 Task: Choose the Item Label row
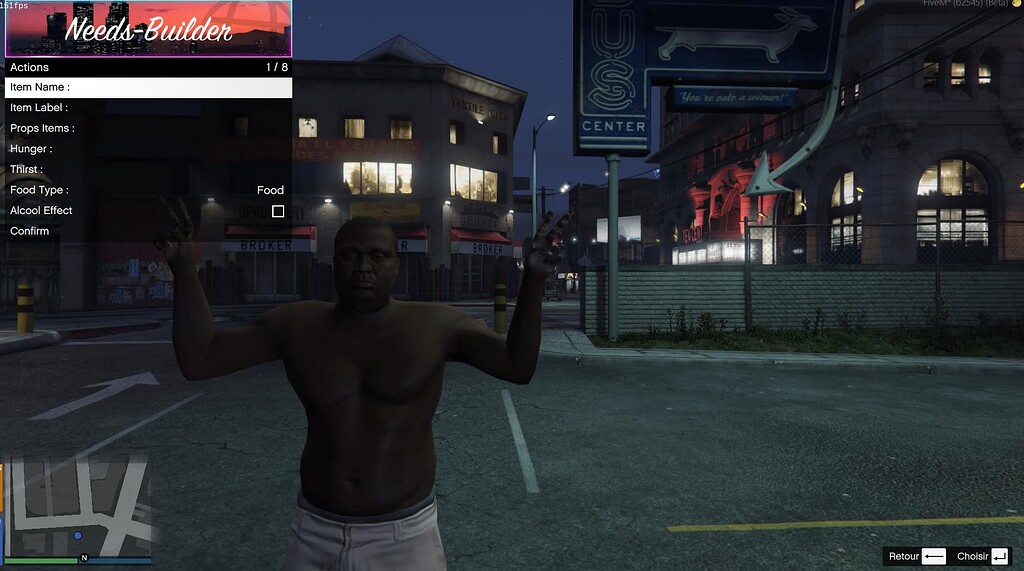point(148,108)
